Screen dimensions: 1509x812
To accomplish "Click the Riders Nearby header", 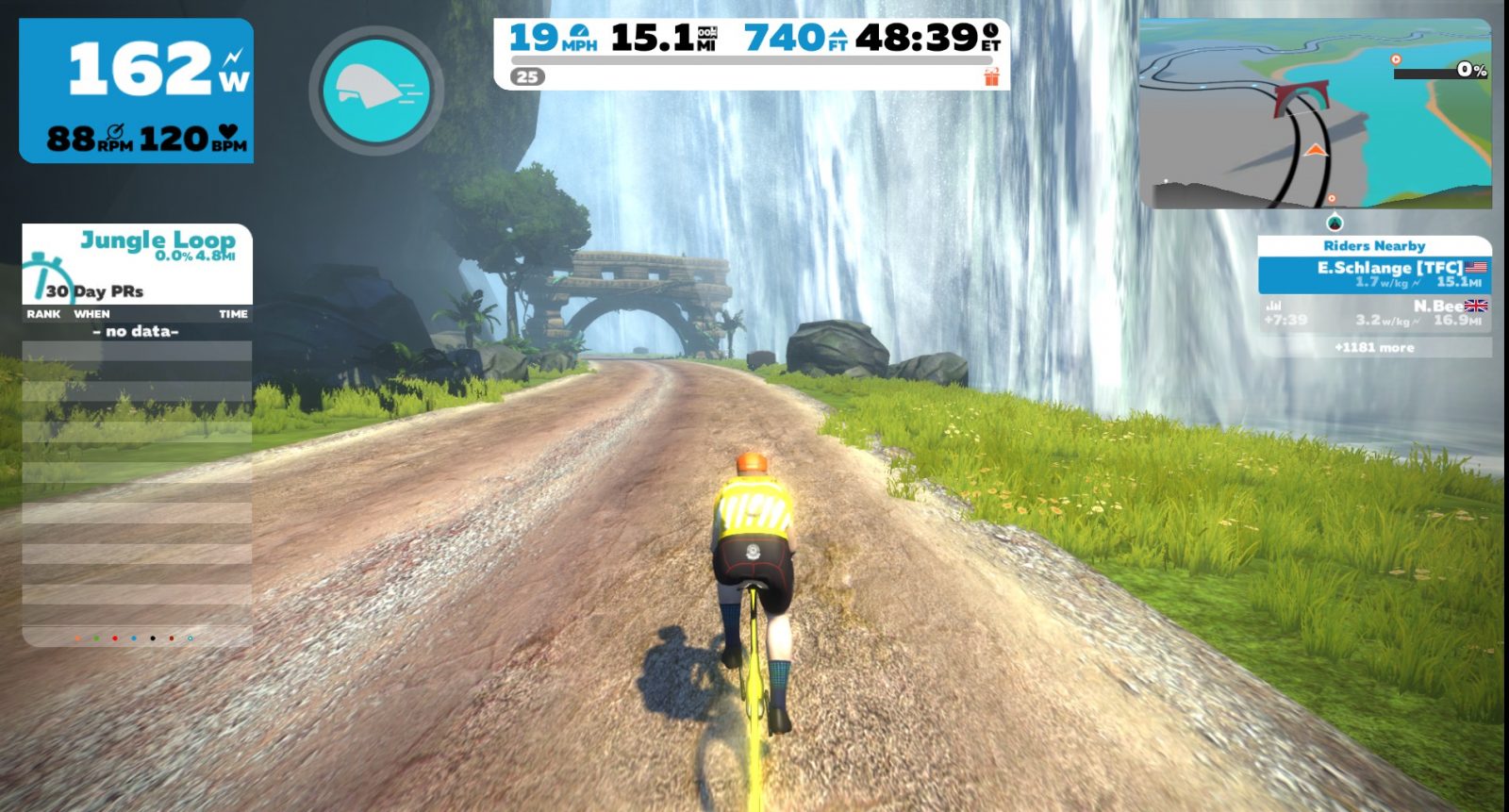I will point(1374,245).
